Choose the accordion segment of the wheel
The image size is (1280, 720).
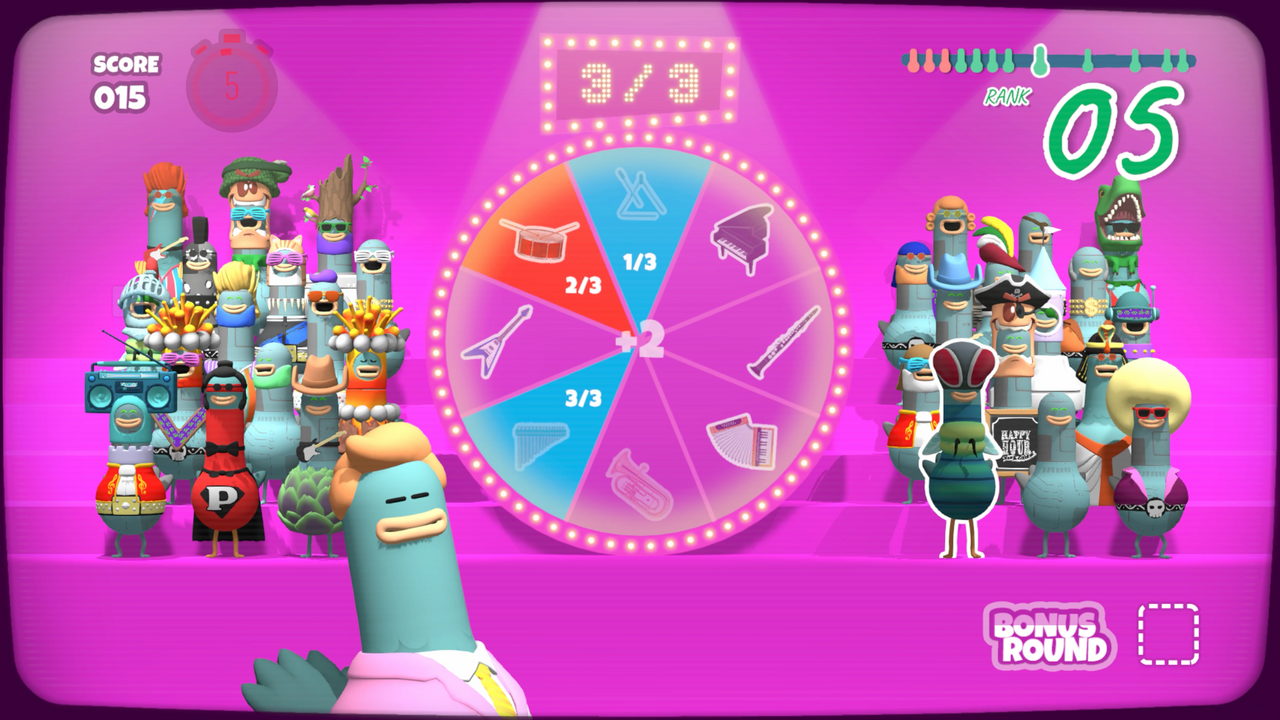point(740,440)
